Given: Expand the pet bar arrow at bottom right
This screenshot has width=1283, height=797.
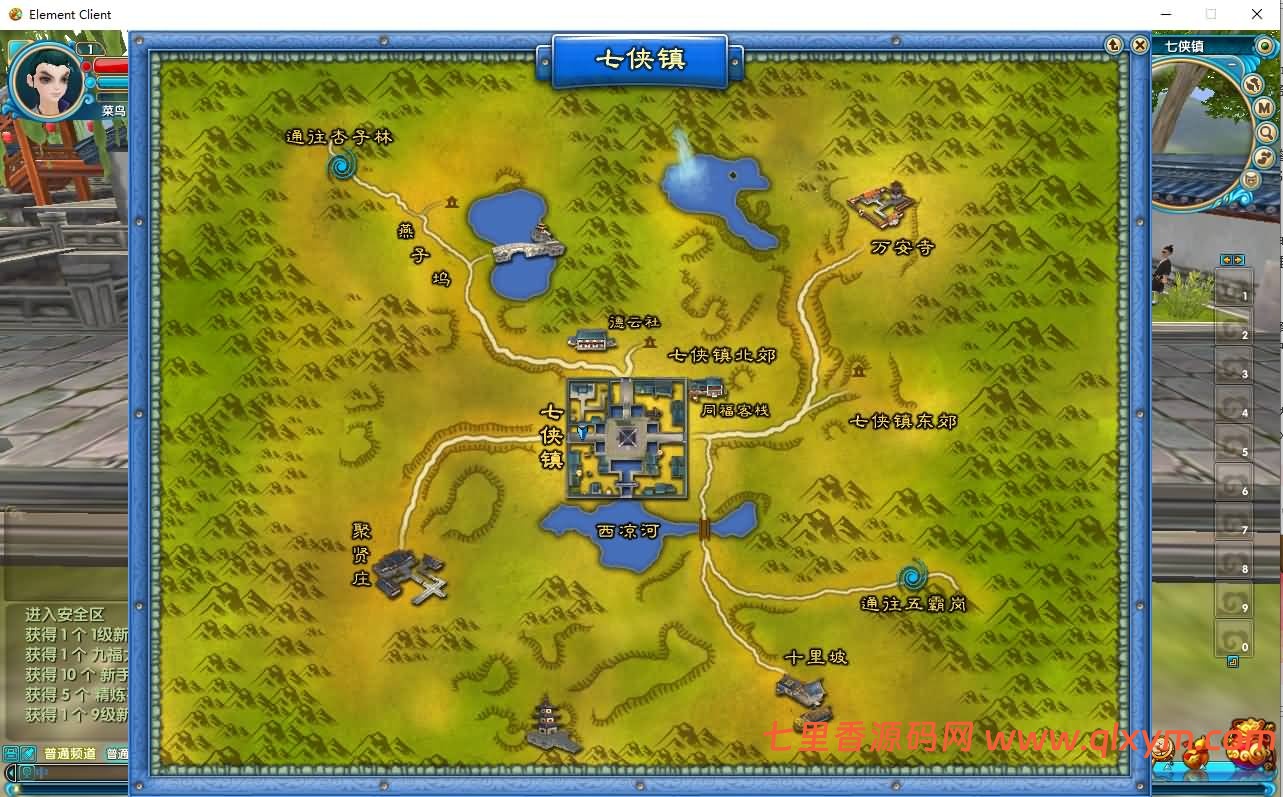Looking at the screenshot, I should coord(1268,789).
